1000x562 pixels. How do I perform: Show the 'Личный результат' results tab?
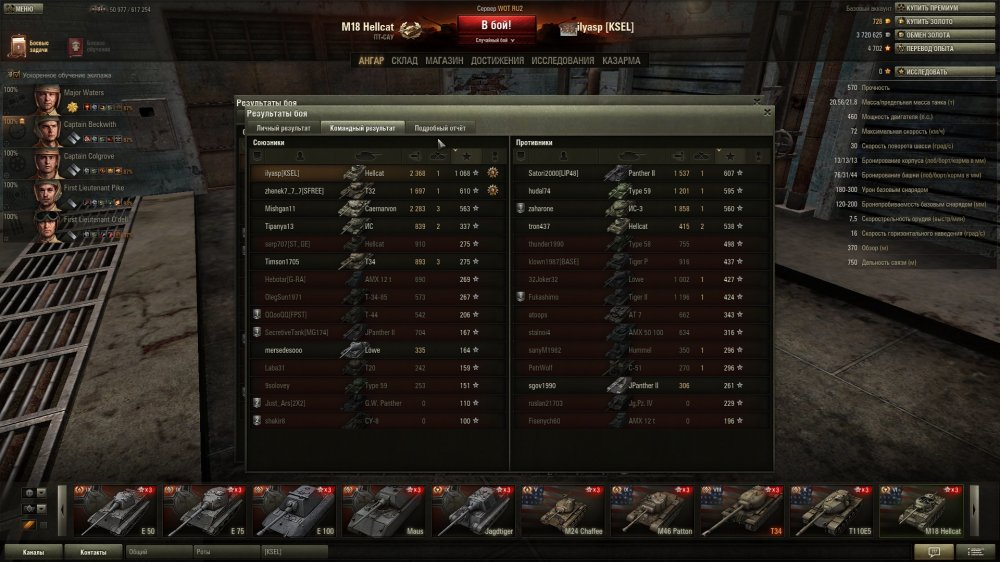tap(282, 128)
